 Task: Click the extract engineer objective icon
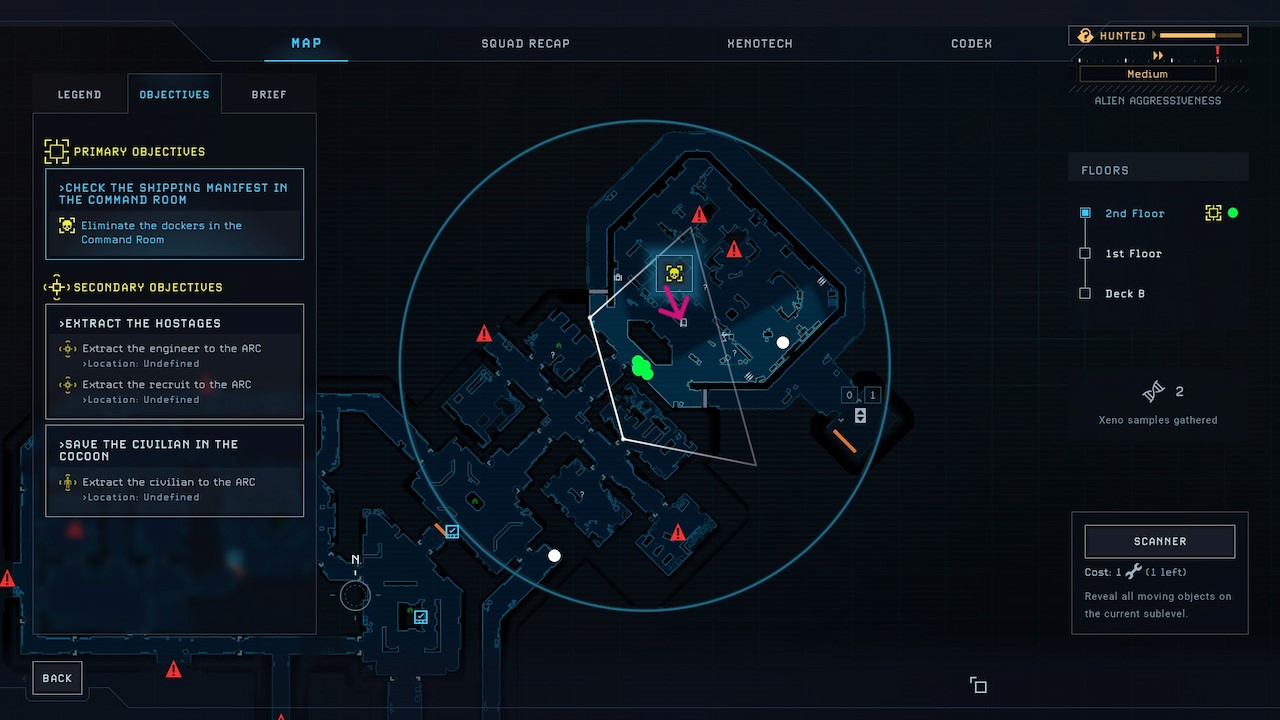68,348
